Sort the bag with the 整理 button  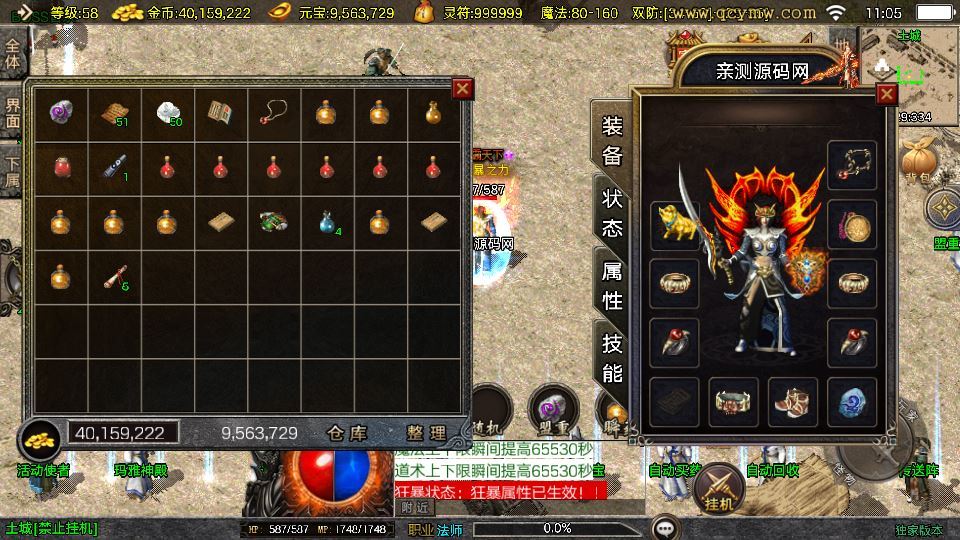426,433
